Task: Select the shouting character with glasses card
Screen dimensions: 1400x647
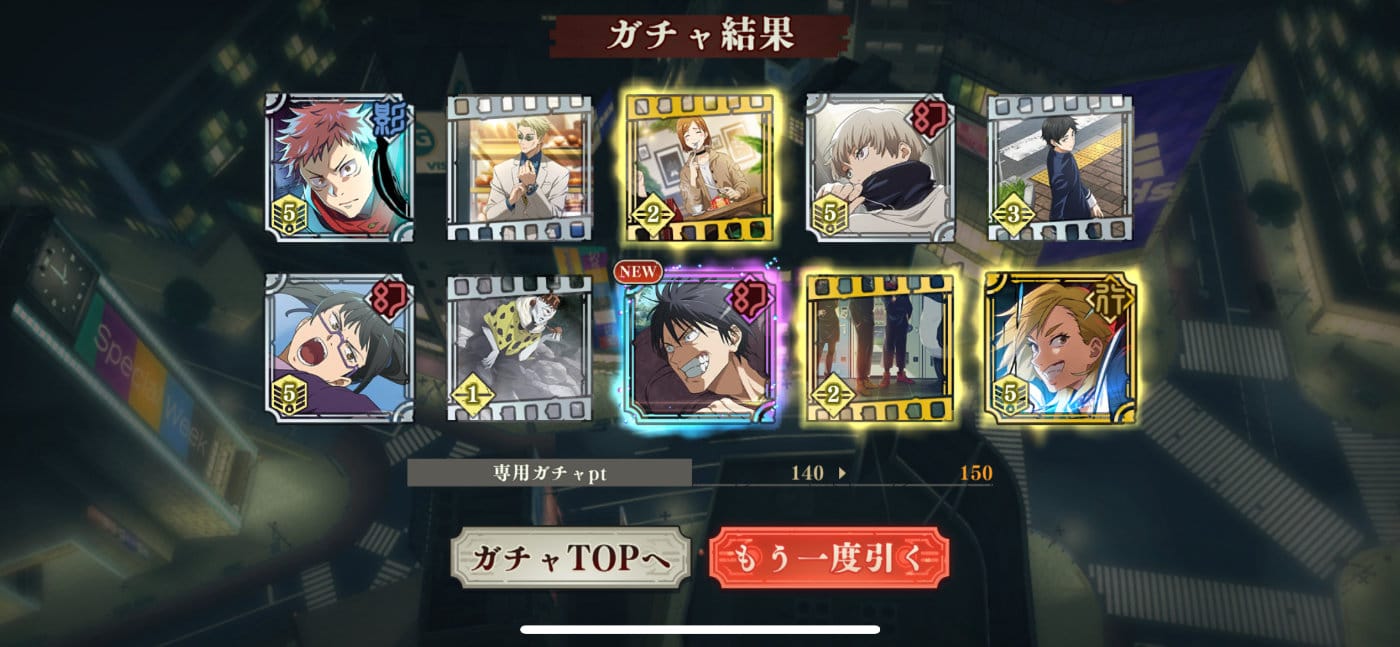Action: (340, 347)
